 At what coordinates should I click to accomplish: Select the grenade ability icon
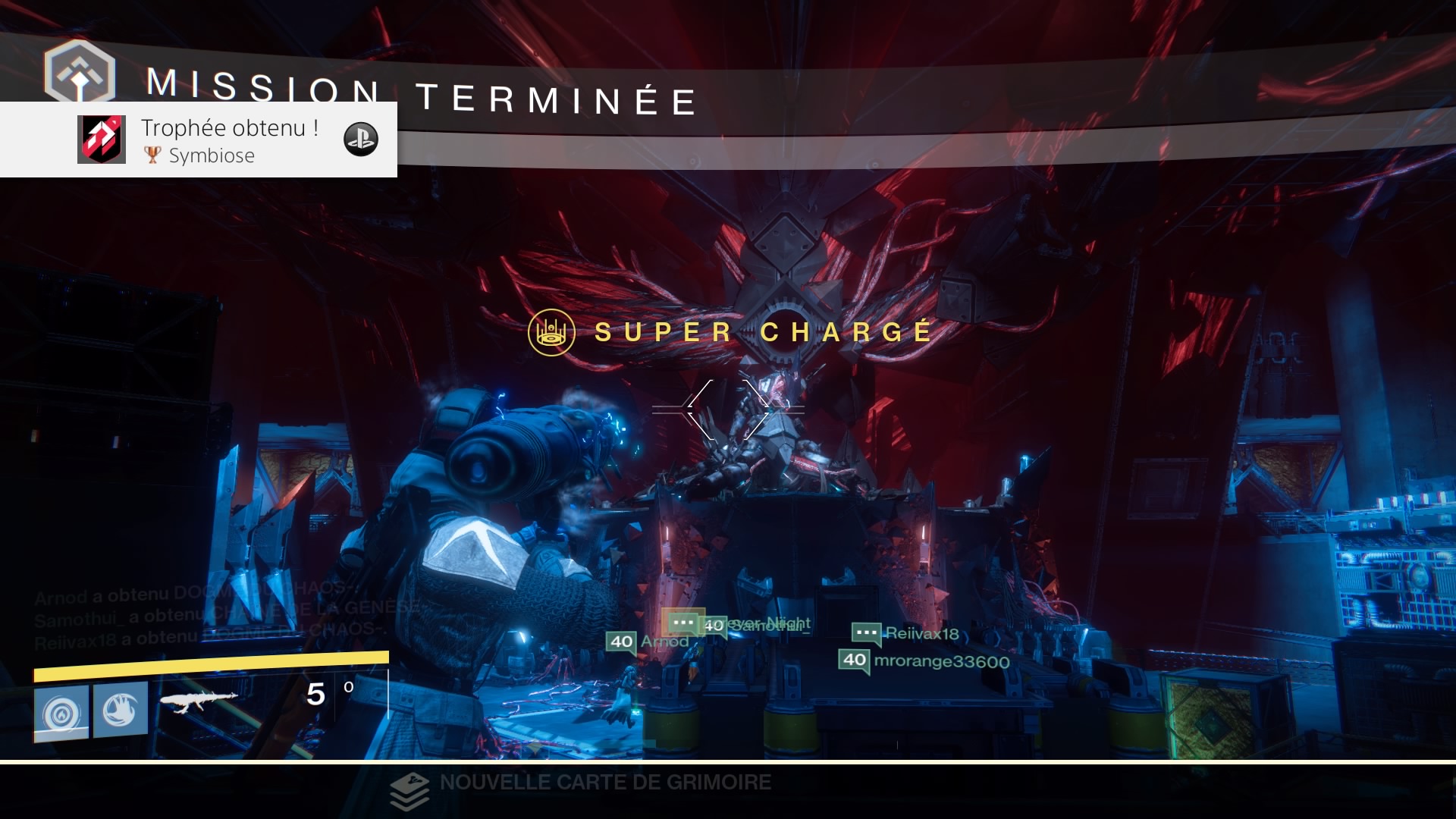coord(61,711)
